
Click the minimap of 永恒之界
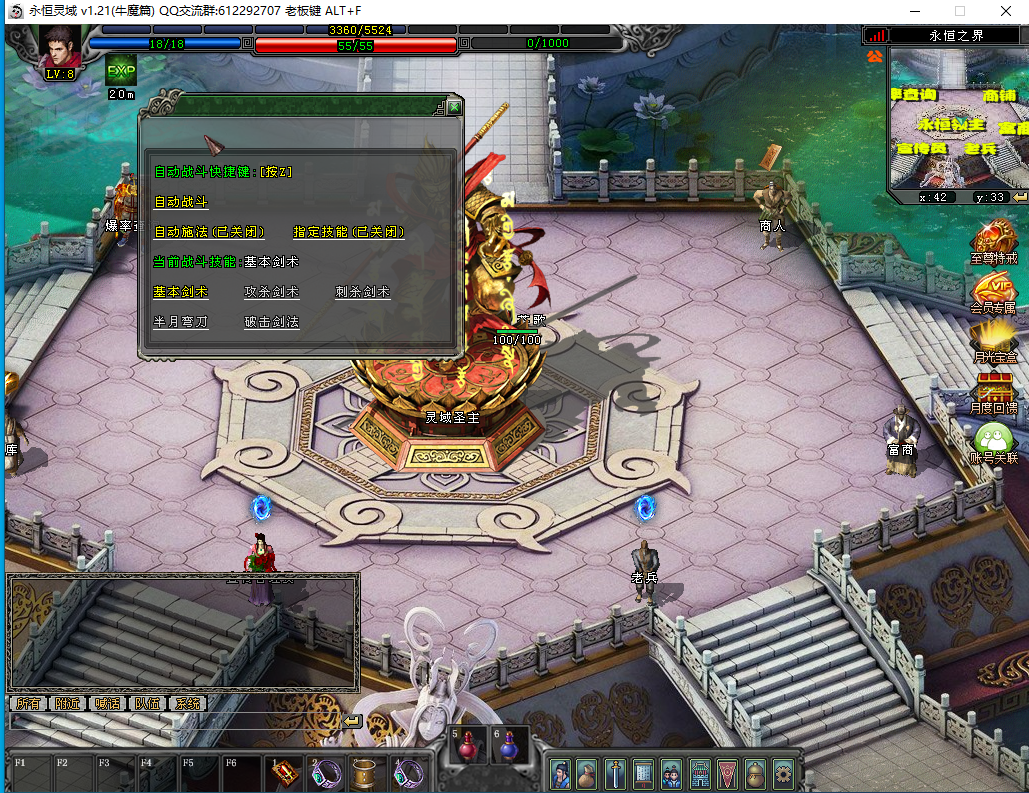(959, 118)
